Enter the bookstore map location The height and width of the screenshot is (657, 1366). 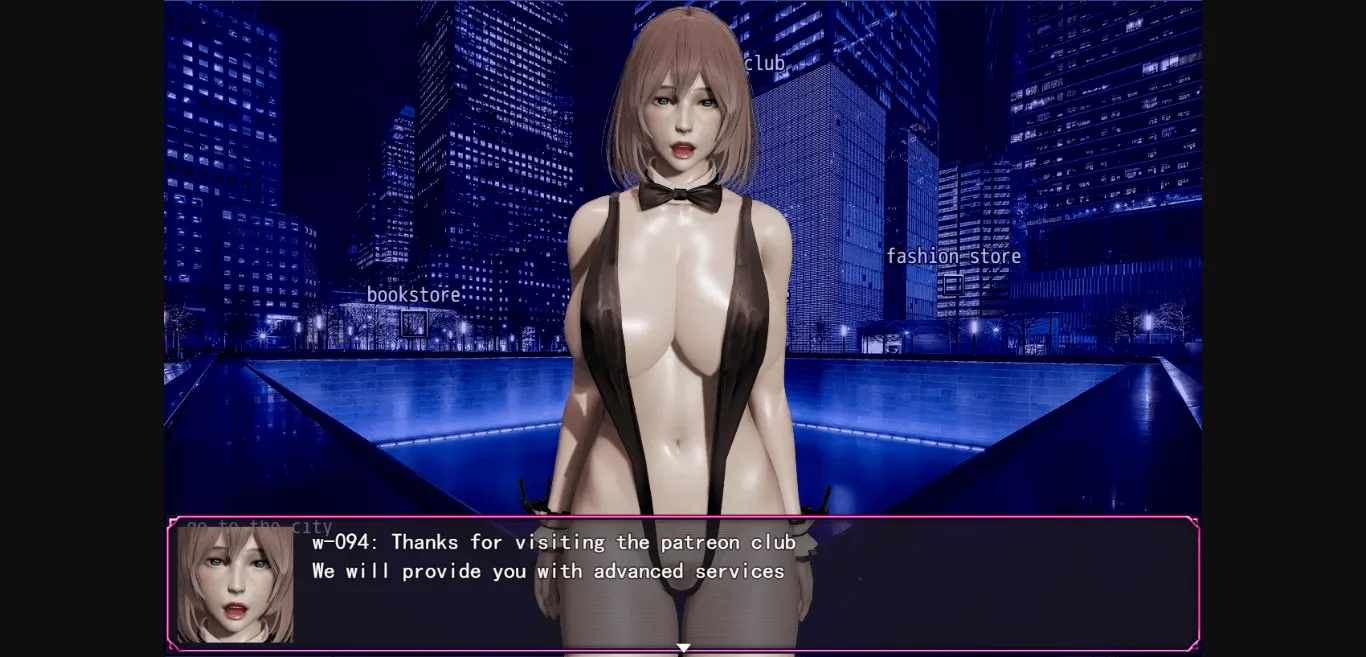click(413, 295)
